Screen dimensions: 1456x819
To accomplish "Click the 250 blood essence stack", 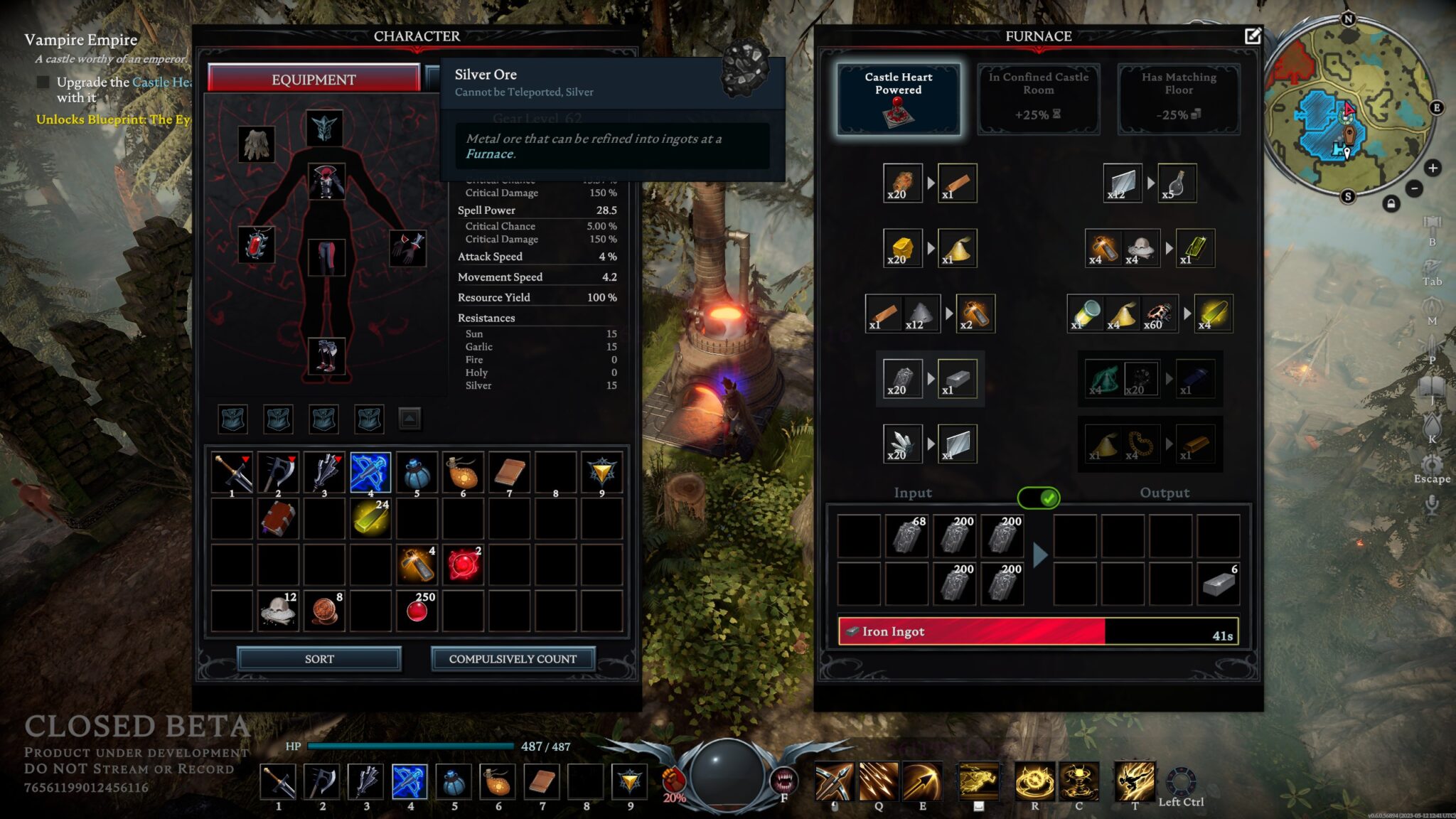I will click(417, 609).
